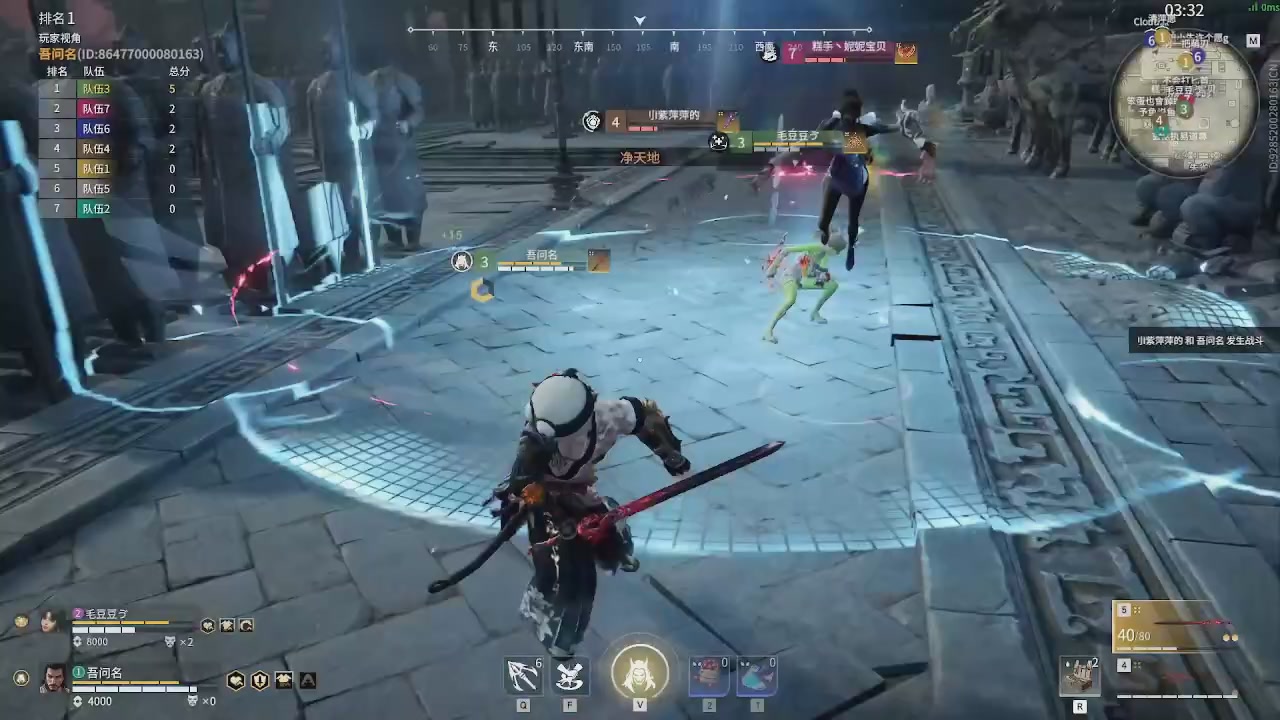This screenshot has height=720, width=1280.
Task: Use the blue potion consumable slot
Action: [756, 676]
